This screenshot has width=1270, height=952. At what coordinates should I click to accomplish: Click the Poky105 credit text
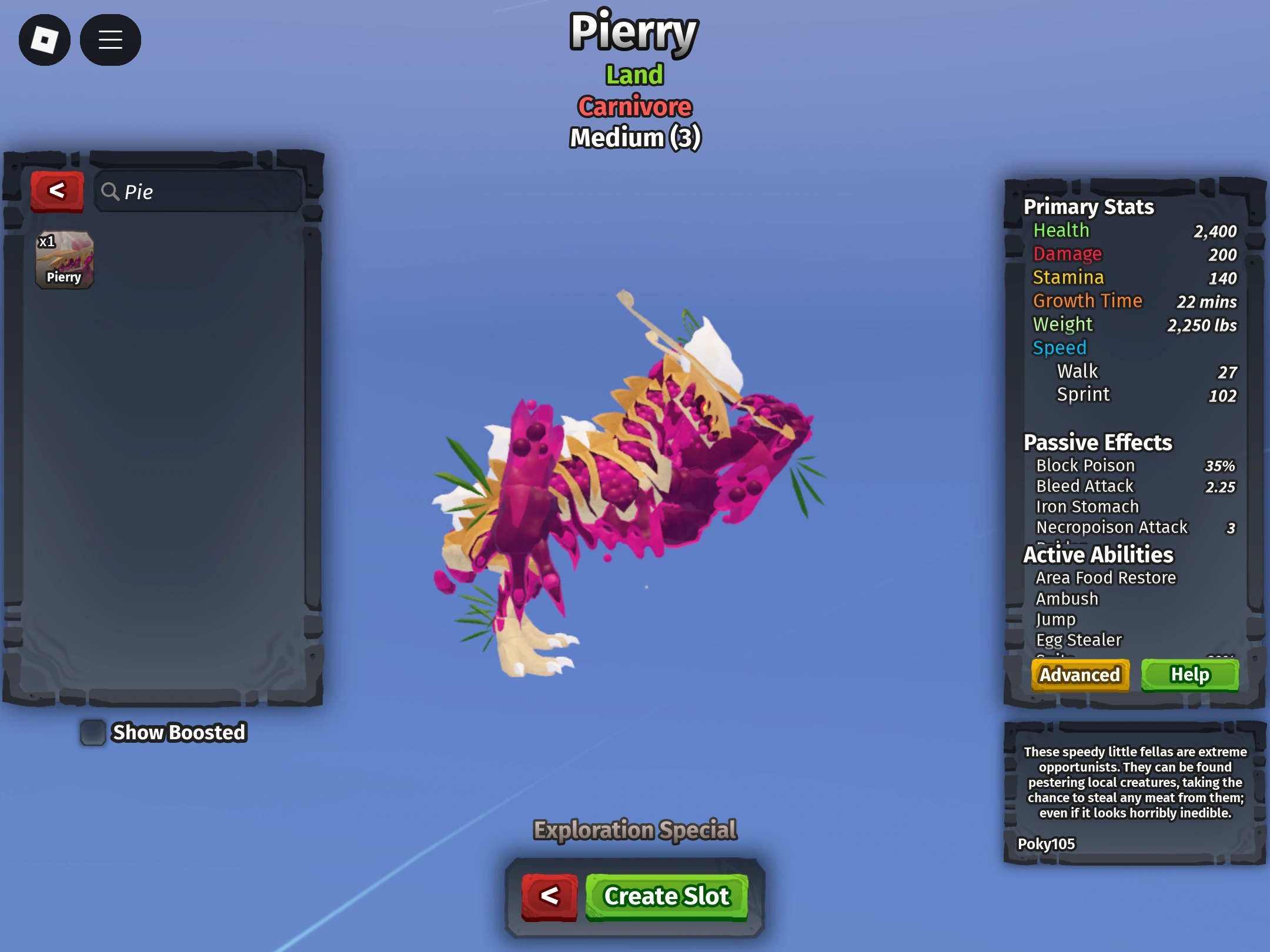[1046, 844]
